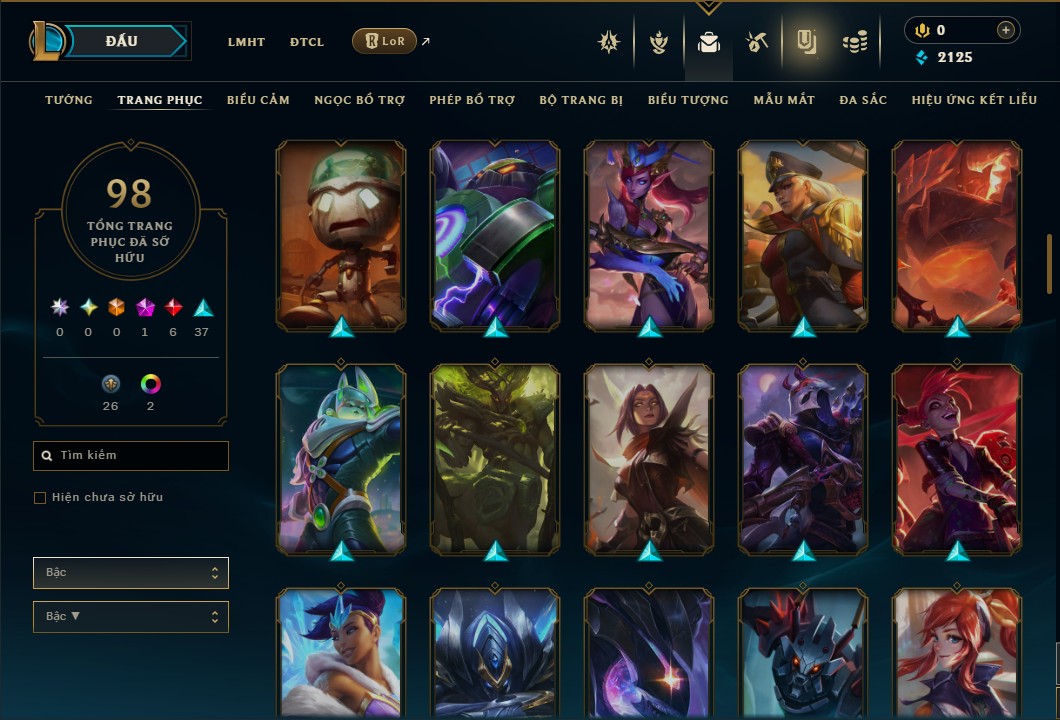Open the Bậc filter dropdown
The image size is (1060, 720).
pos(131,573)
